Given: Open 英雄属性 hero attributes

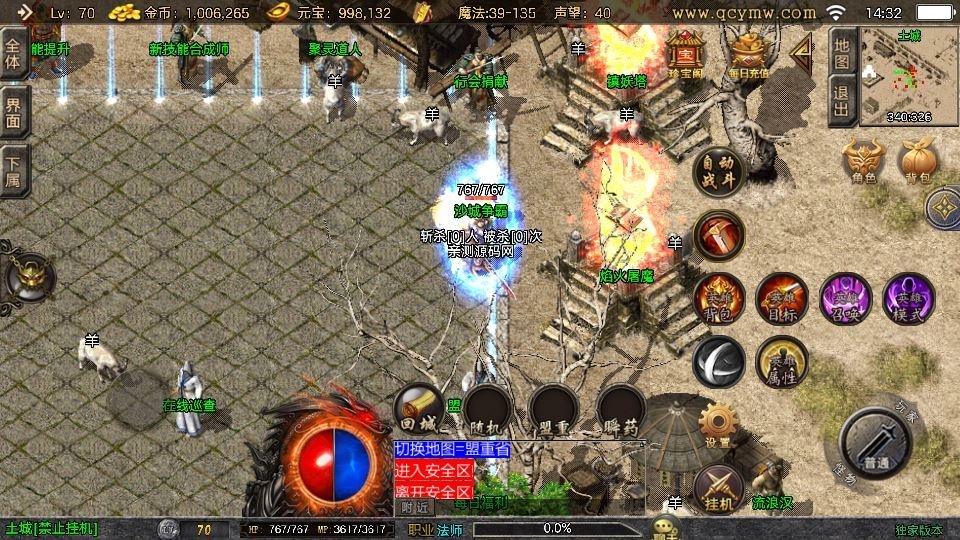Looking at the screenshot, I should point(781,362).
